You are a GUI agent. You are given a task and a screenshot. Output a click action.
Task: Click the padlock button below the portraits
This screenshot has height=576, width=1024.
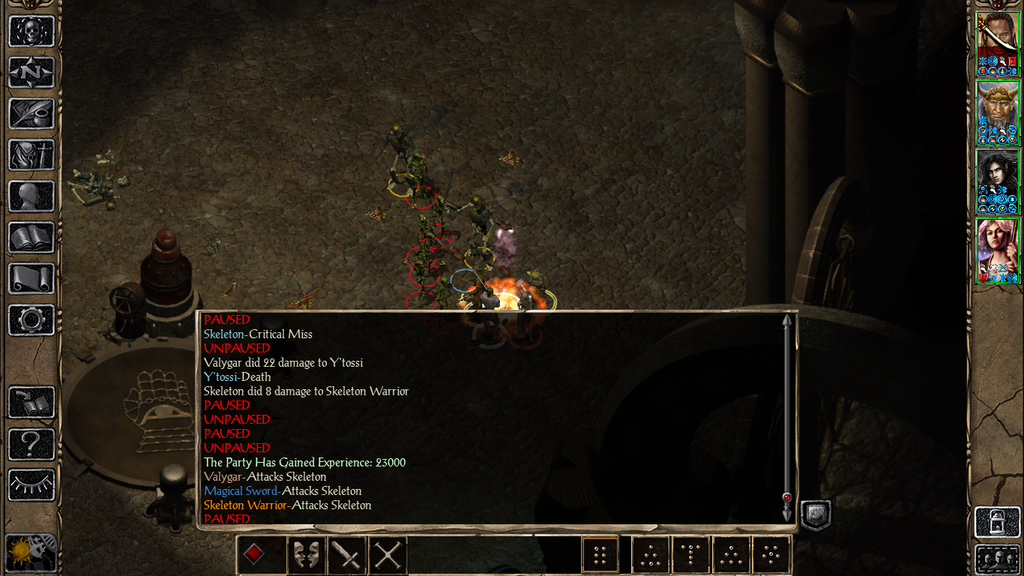[997, 521]
